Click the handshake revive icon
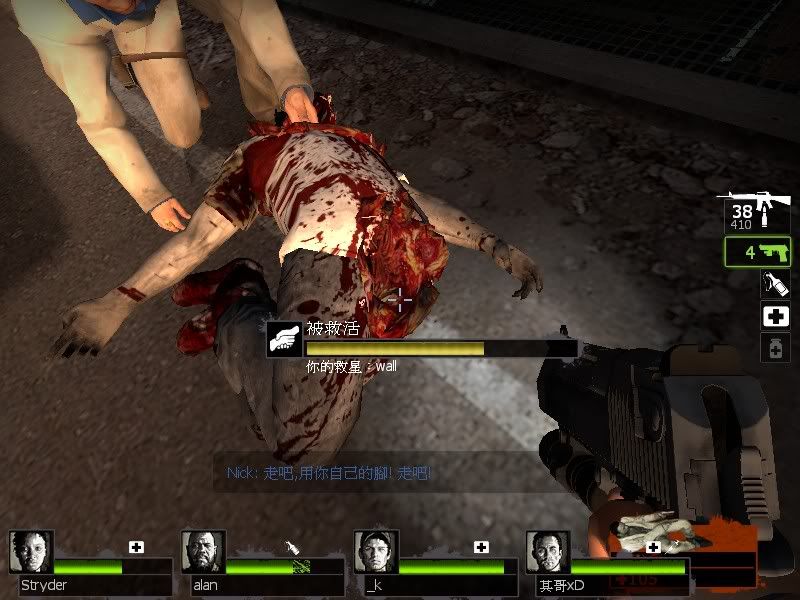The height and width of the screenshot is (600, 800). point(285,338)
